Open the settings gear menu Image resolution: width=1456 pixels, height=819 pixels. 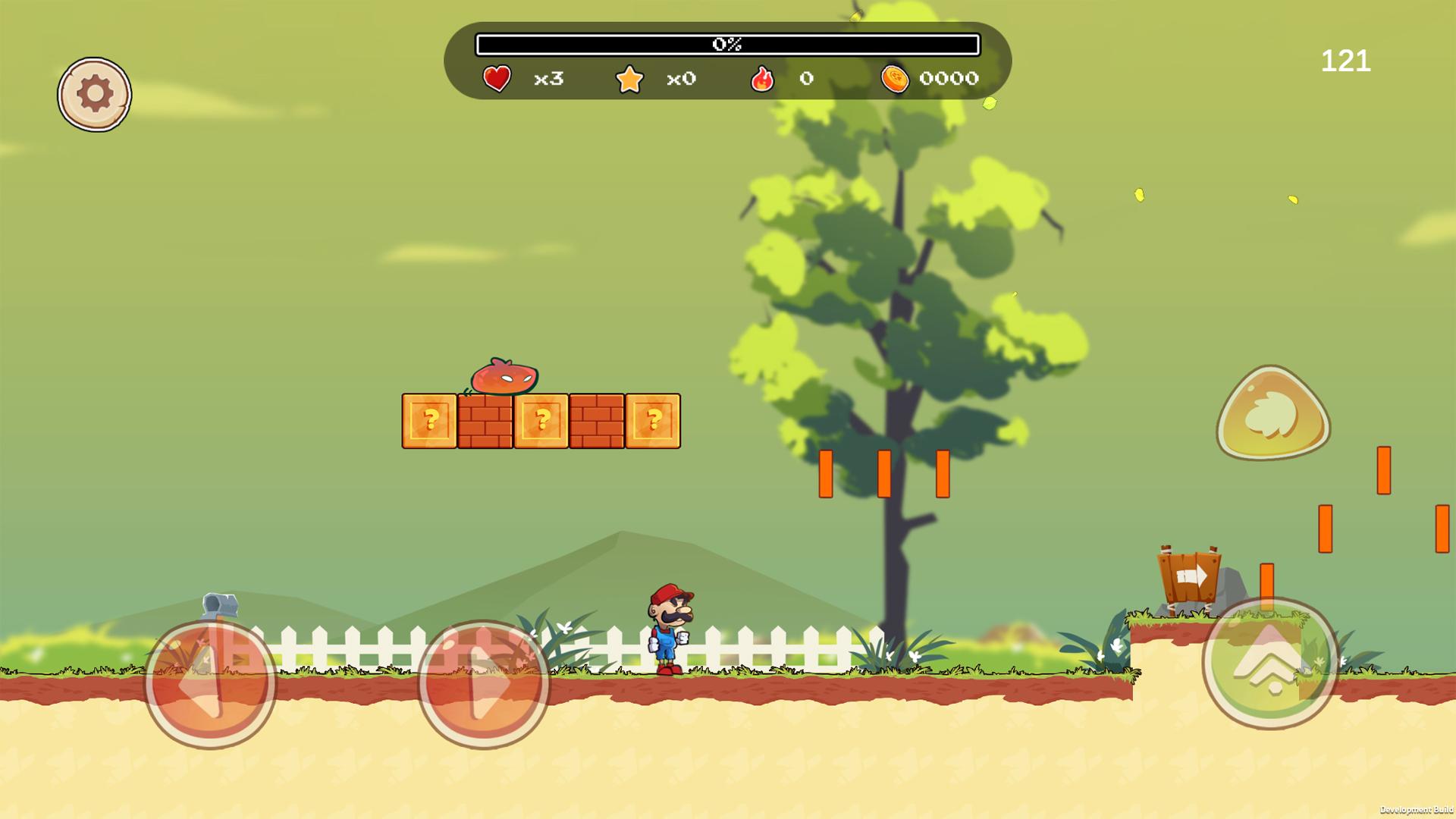(x=95, y=93)
